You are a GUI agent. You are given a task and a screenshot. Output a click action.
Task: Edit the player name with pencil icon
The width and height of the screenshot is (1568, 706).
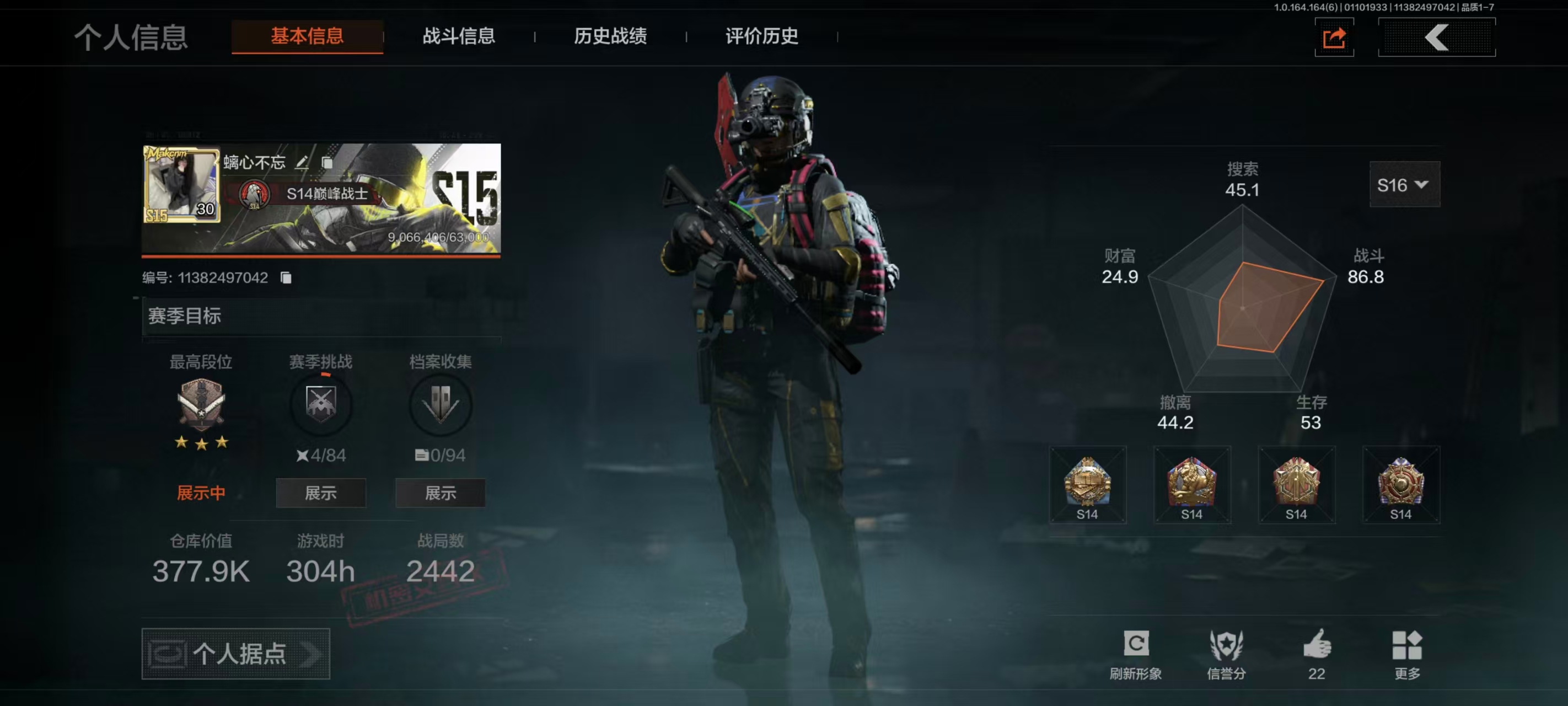click(x=302, y=163)
